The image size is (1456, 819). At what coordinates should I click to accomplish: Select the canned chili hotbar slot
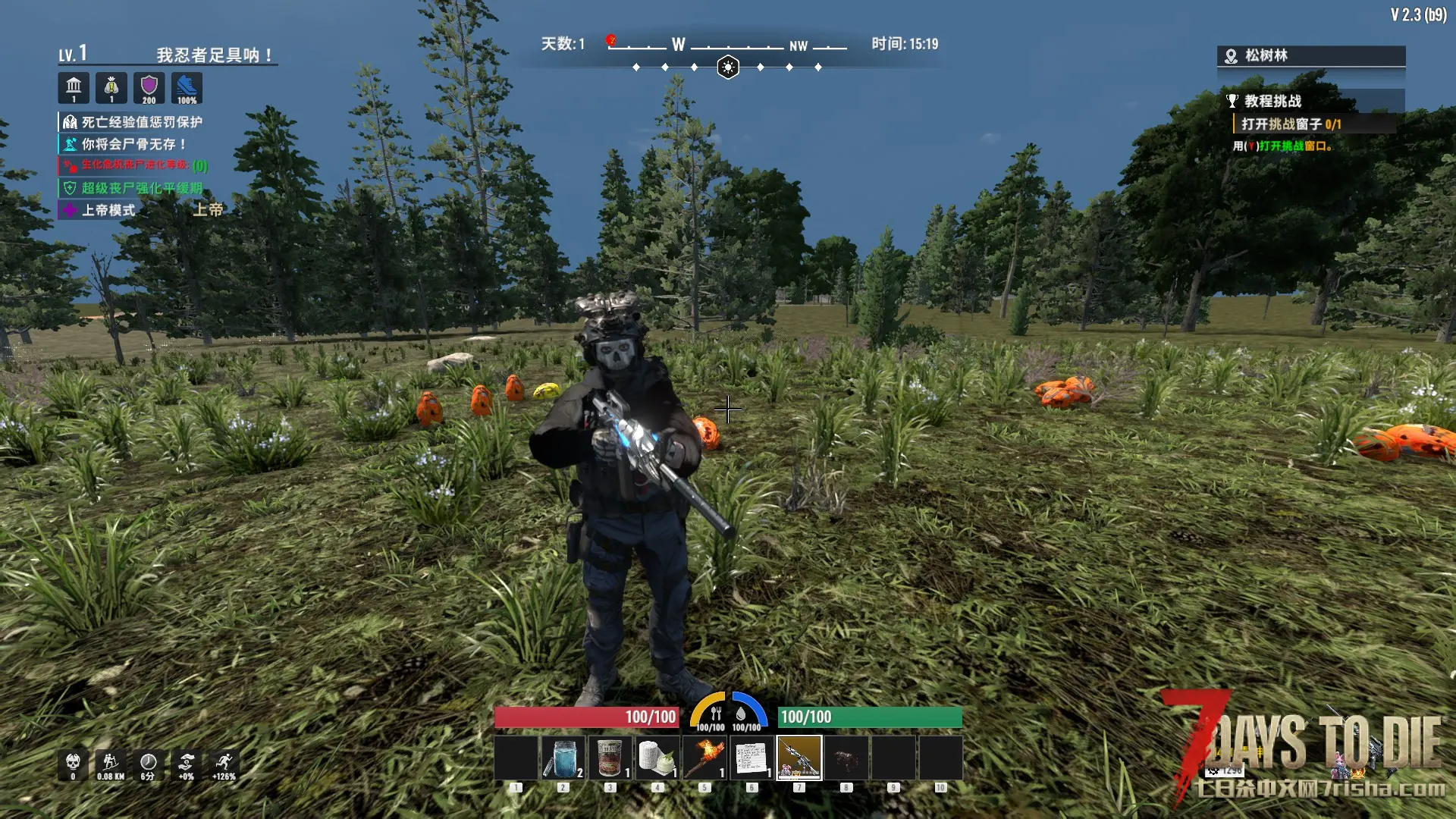(x=610, y=758)
